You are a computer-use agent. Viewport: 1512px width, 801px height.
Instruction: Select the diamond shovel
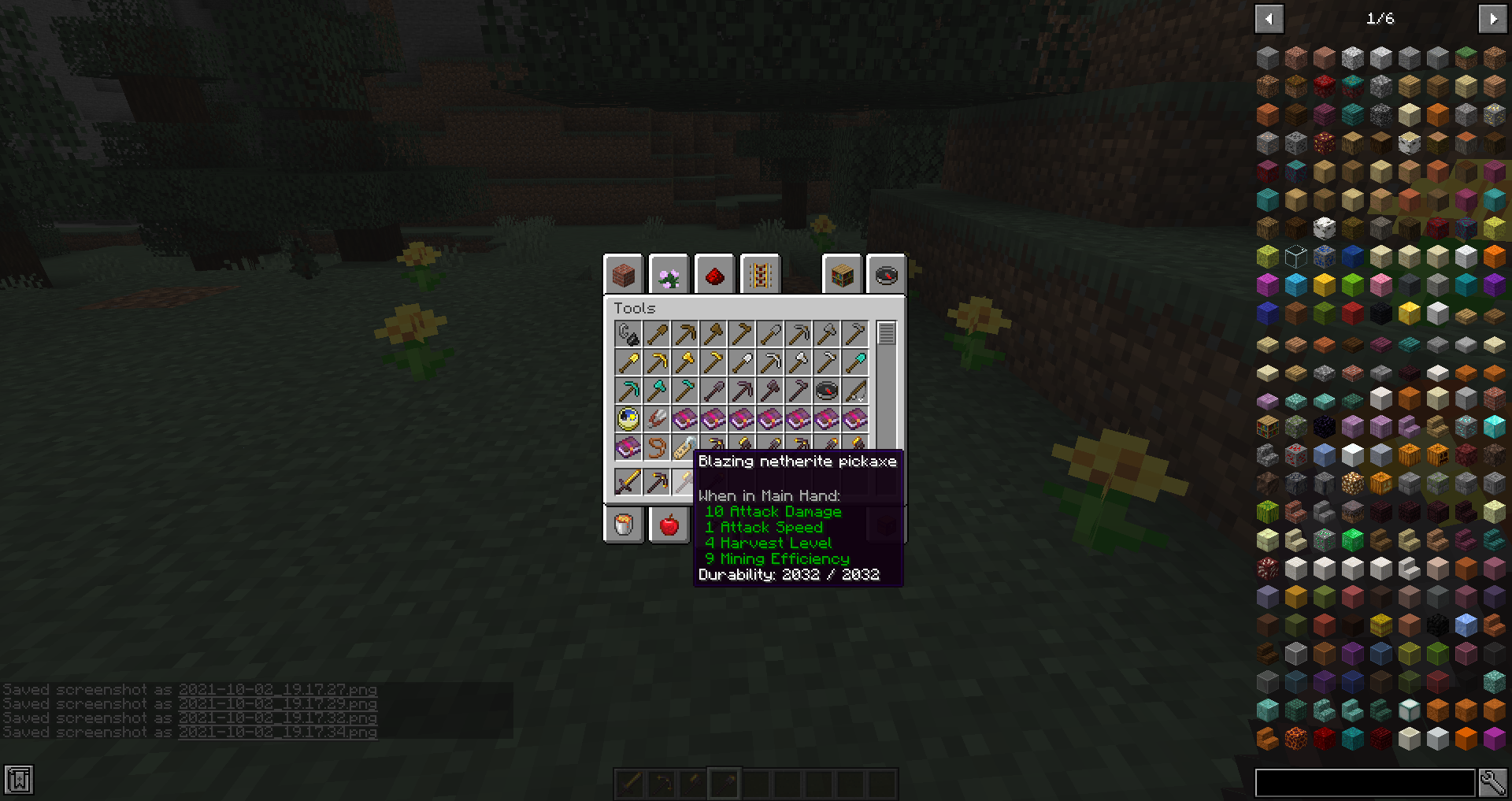(x=854, y=362)
